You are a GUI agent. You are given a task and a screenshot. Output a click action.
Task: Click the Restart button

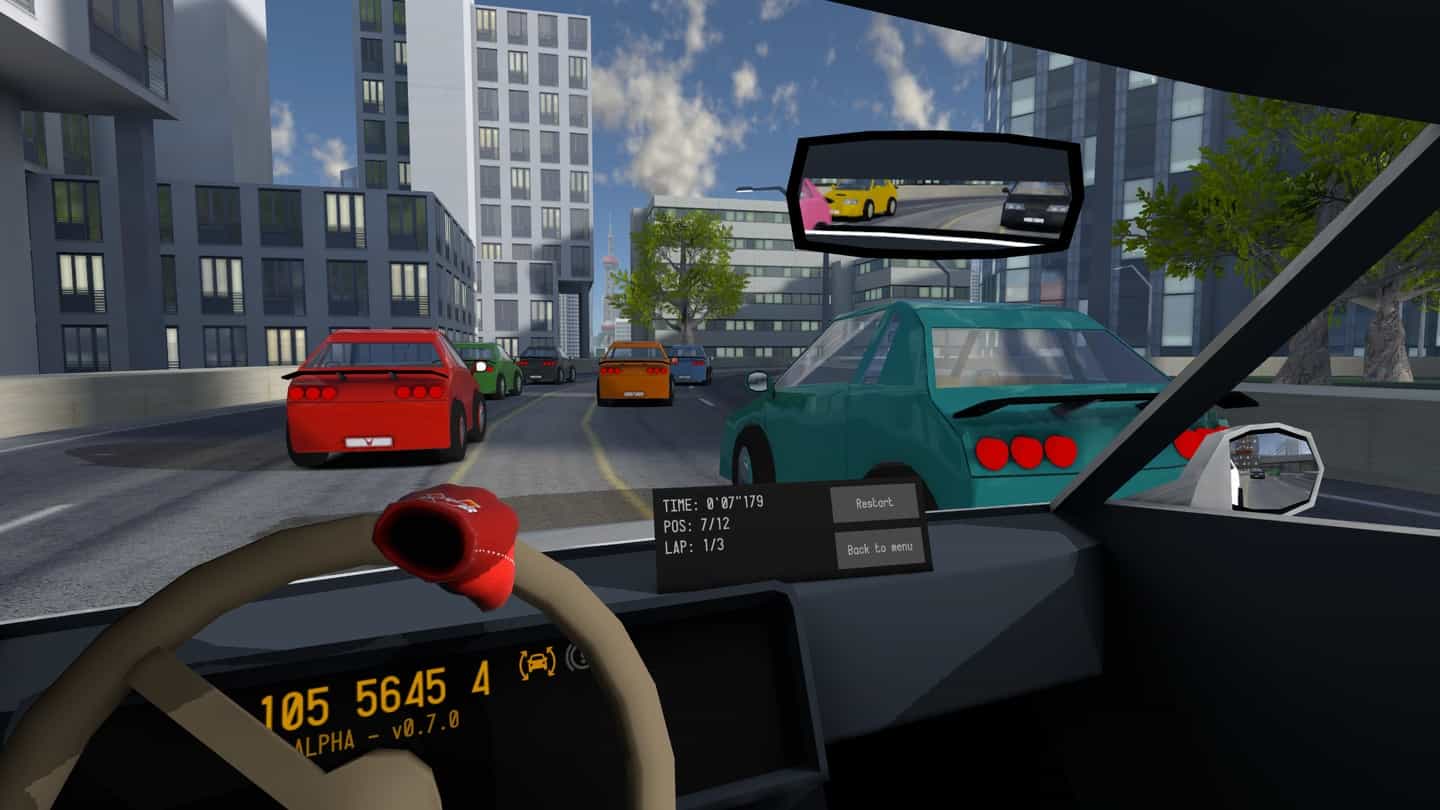[x=874, y=503]
